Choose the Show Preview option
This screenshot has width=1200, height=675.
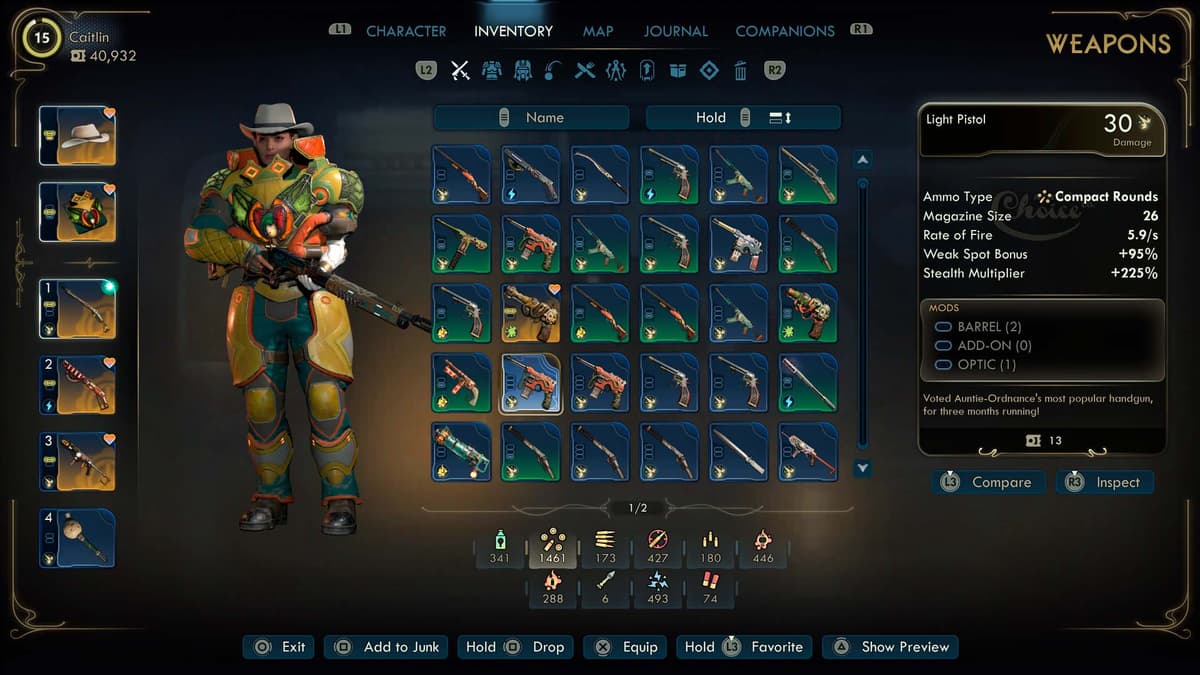pos(891,647)
